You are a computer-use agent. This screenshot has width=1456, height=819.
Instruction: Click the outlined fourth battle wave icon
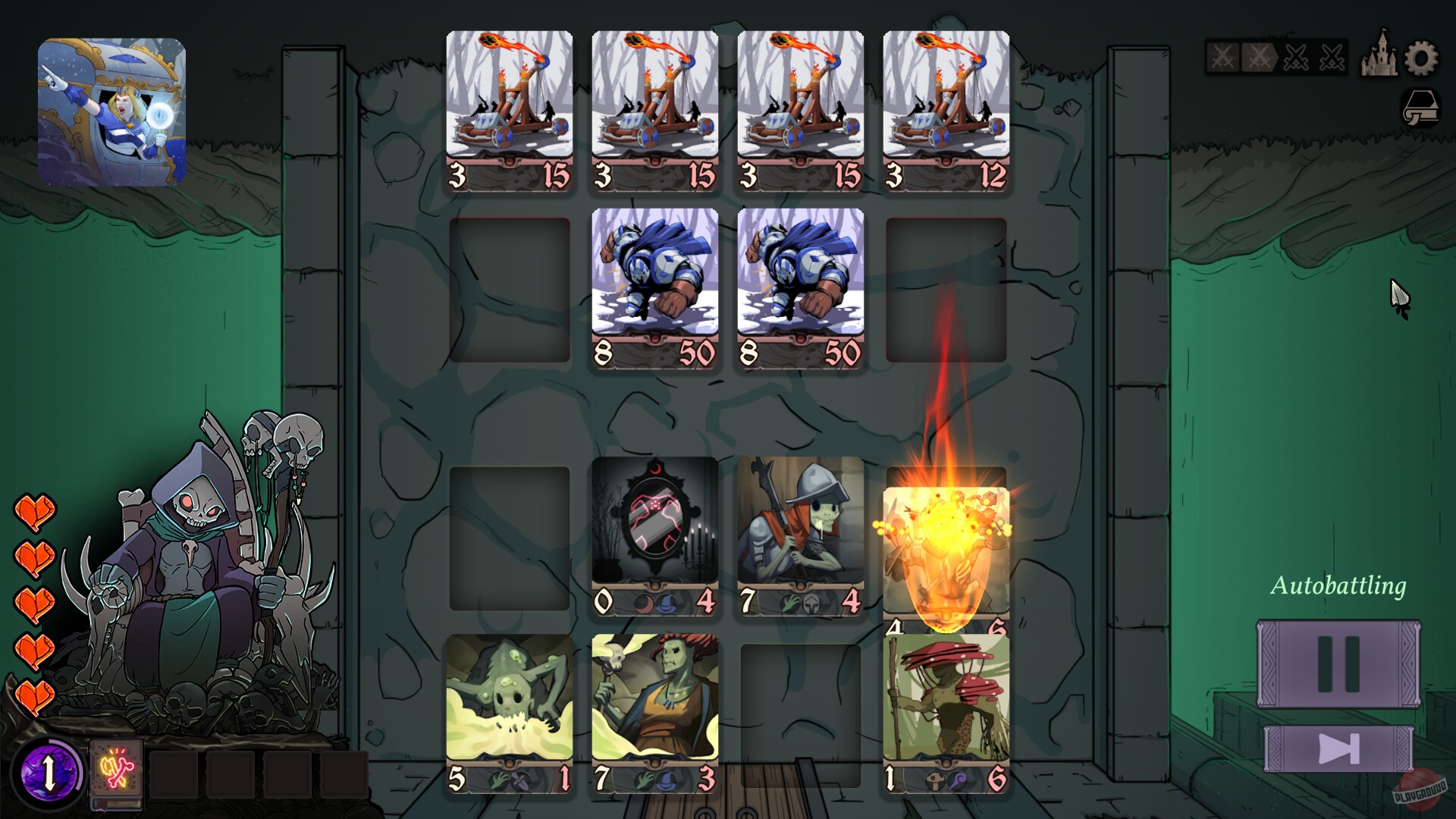(x=1332, y=57)
